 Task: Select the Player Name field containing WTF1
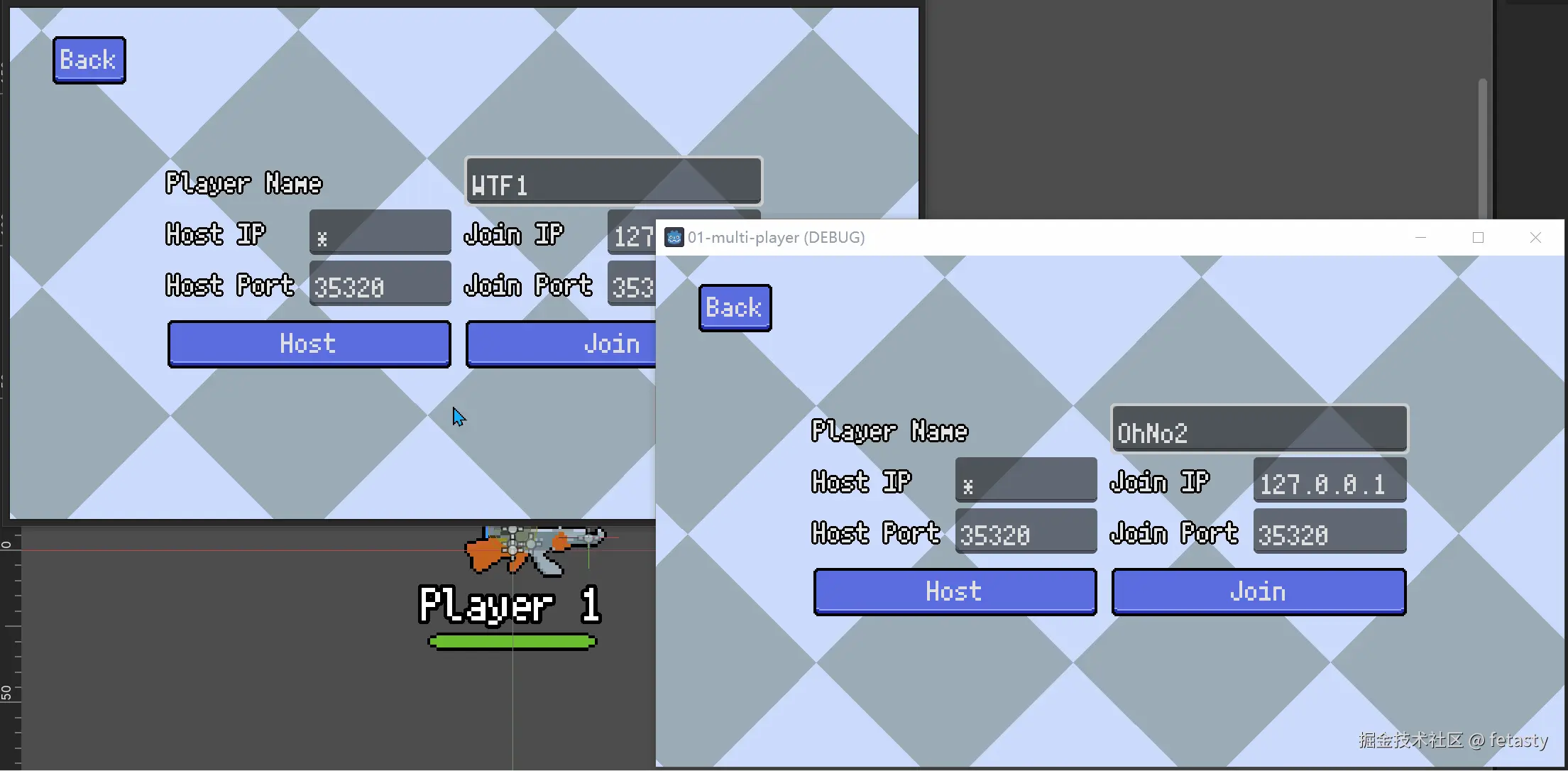613,182
